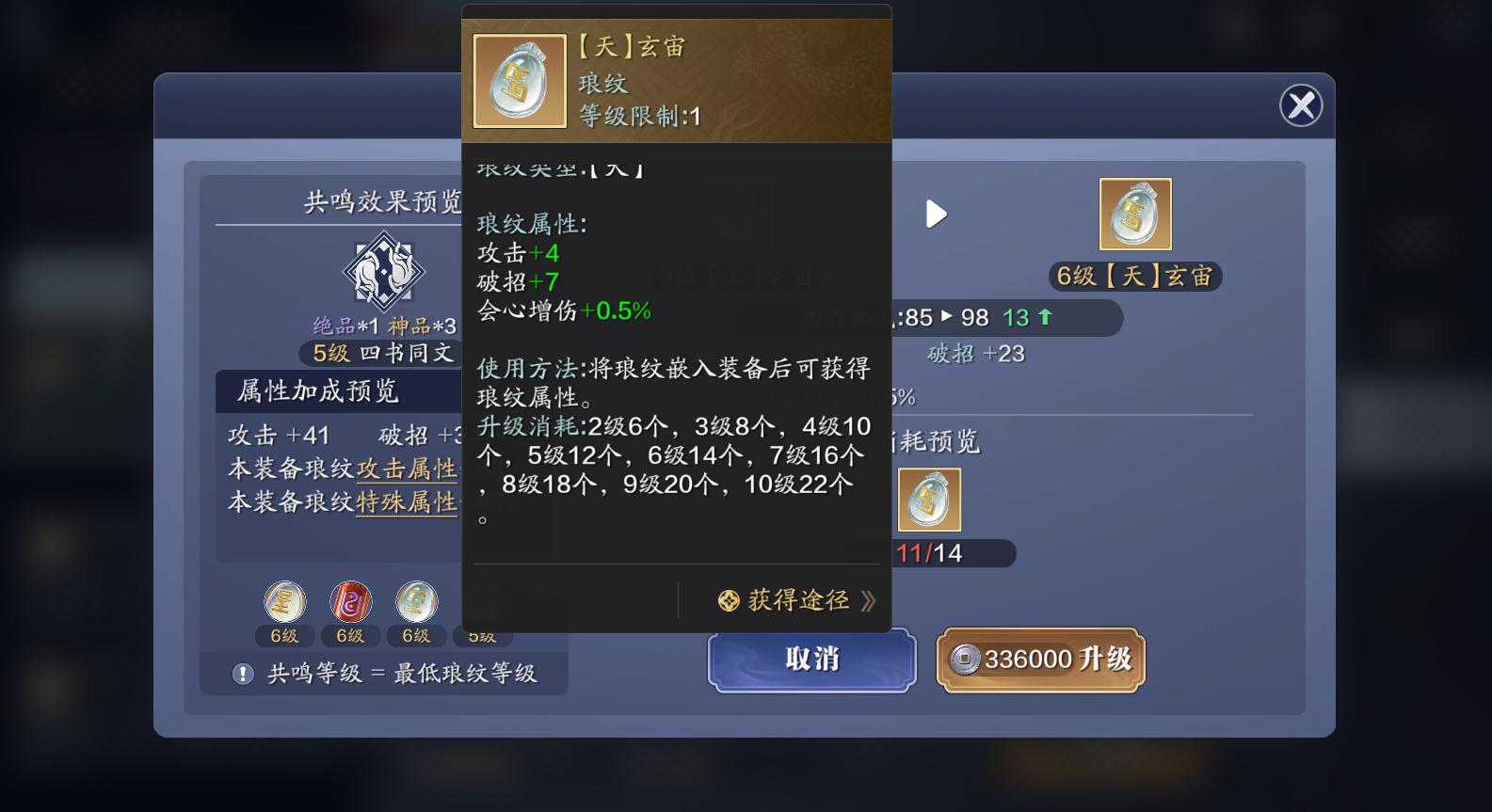Image resolution: width=1492 pixels, height=812 pixels.
Task: Click the 四书同文 resonance emblem
Action: tap(384, 274)
